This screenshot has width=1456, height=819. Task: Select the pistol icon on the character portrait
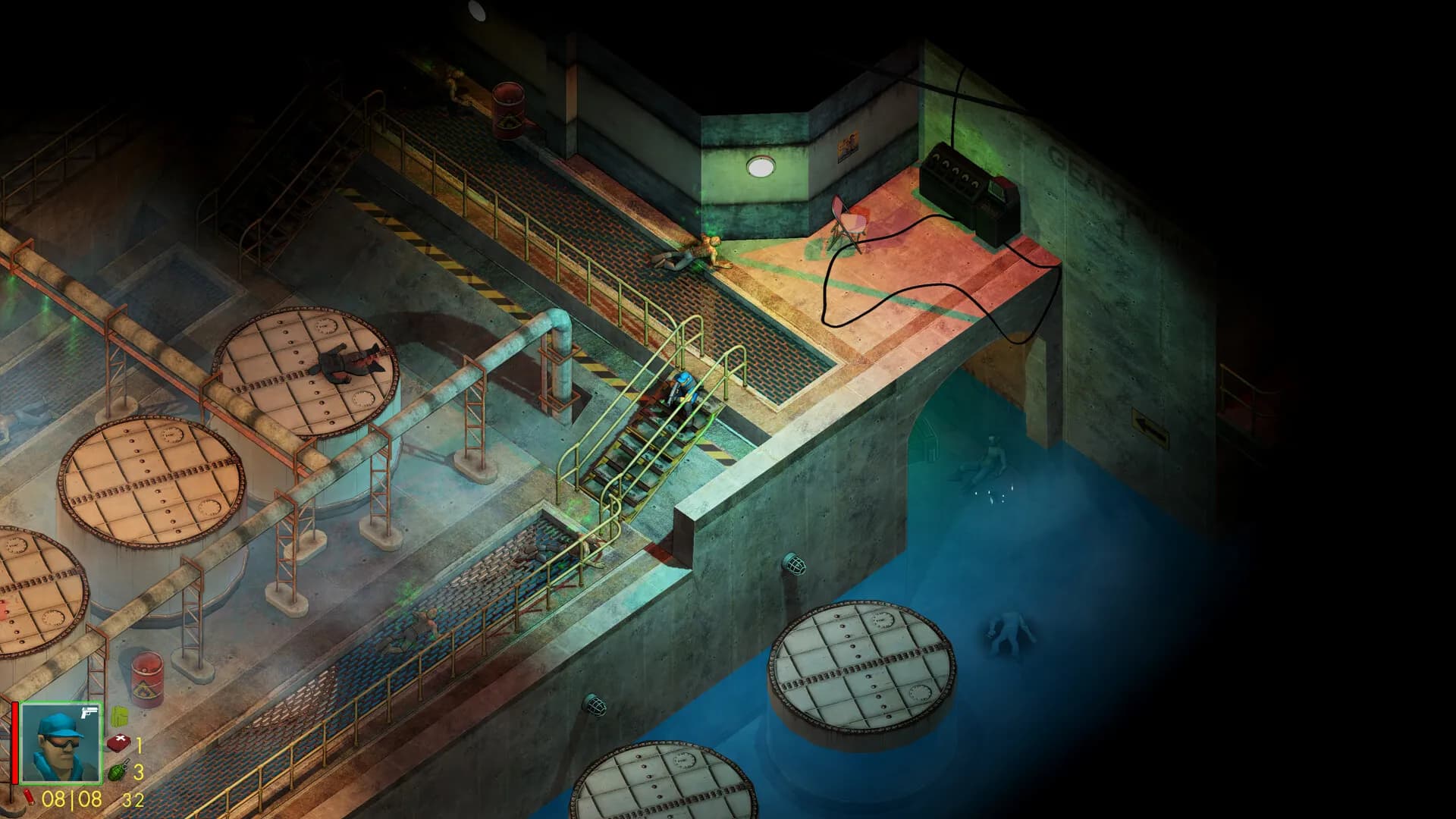87,713
